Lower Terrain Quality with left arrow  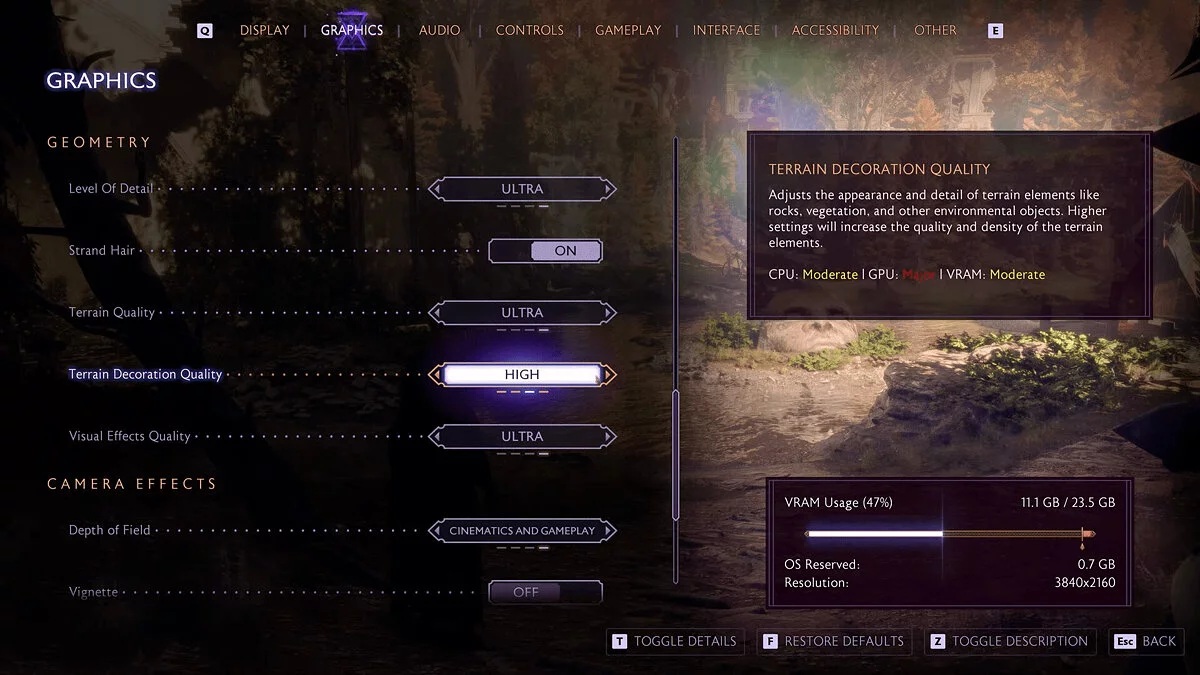[x=435, y=313]
